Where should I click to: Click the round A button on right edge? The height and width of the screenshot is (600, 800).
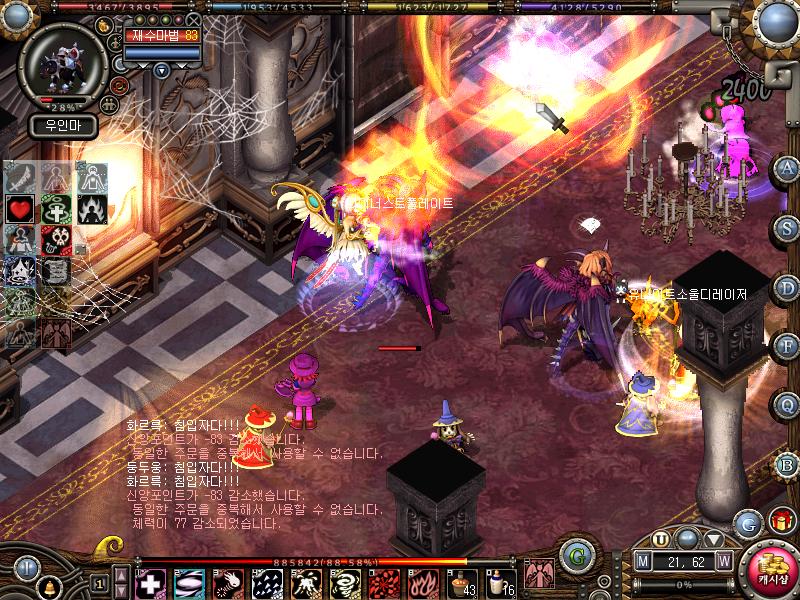(788, 168)
